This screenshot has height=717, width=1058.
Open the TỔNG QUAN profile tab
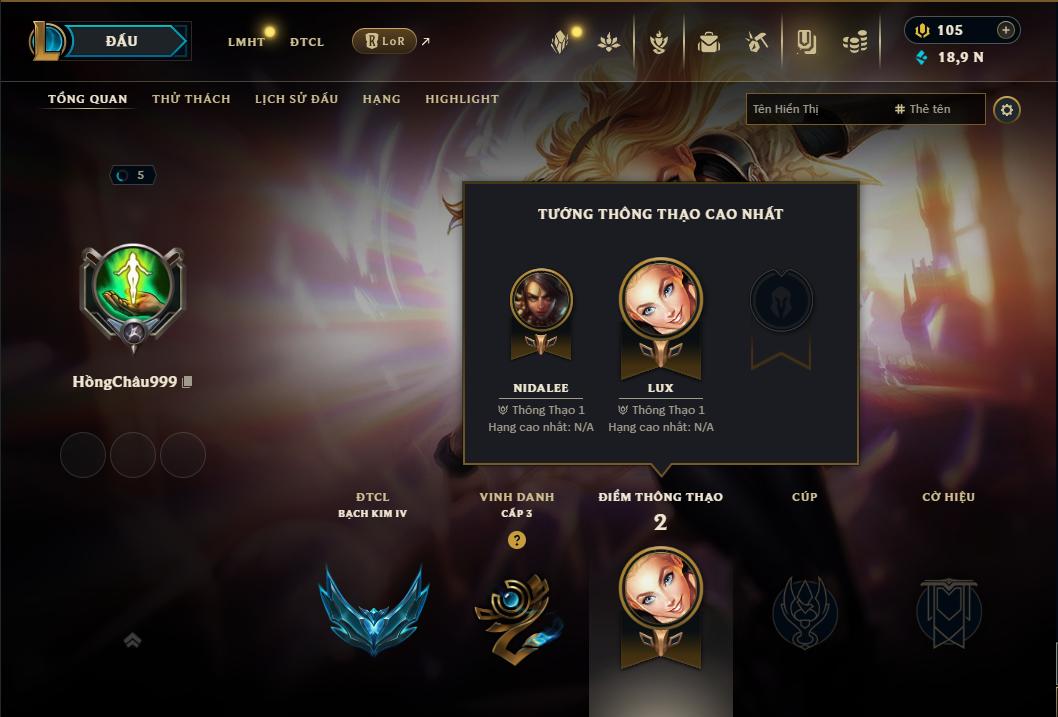point(88,99)
